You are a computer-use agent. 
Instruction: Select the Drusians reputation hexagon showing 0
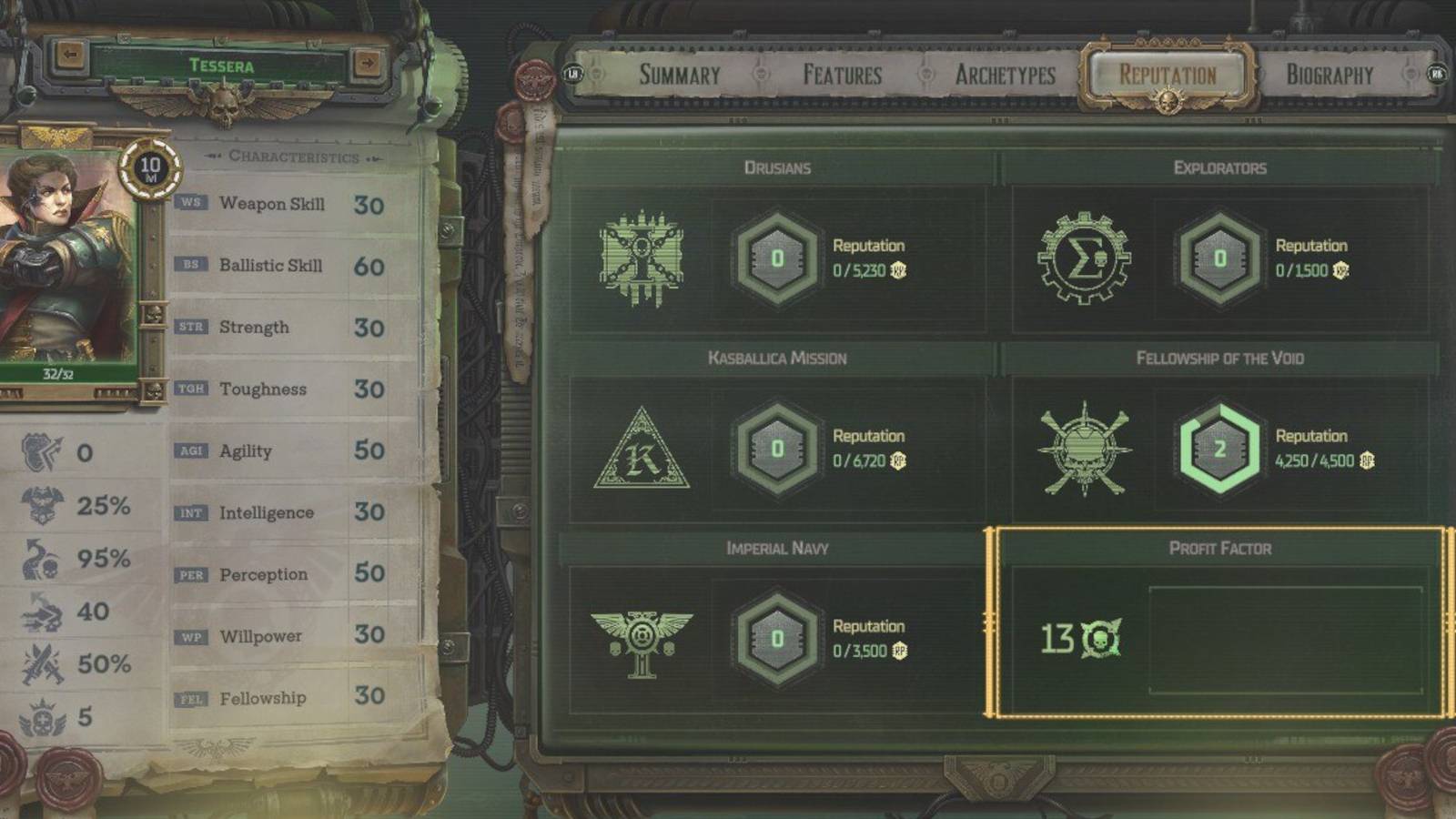click(x=776, y=256)
